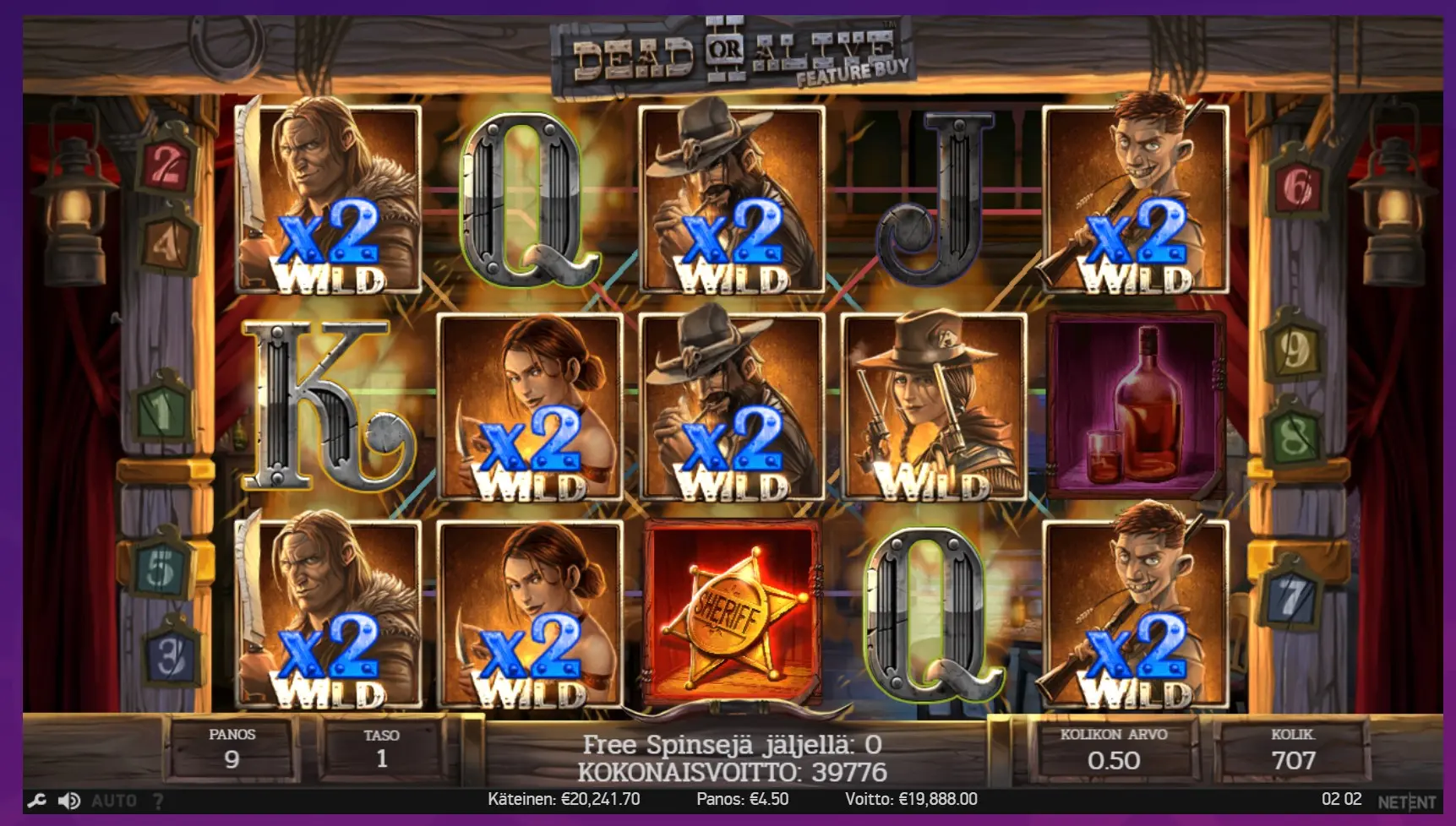The width and height of the screenshot is (1456, 826).
Task: Select payline marker number 1
Action: coord(161,413)
